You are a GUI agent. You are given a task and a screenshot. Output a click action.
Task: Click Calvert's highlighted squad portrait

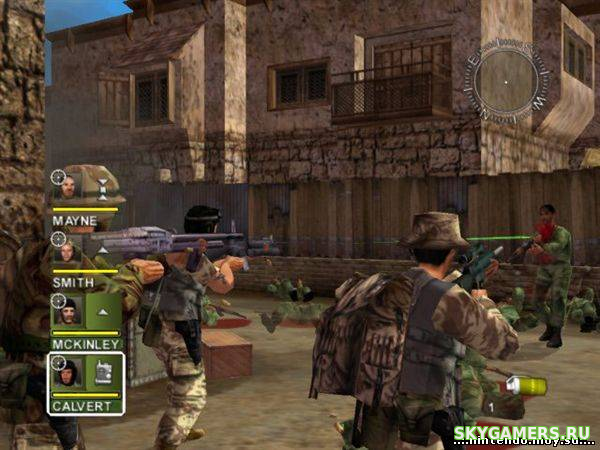(68, 372)
